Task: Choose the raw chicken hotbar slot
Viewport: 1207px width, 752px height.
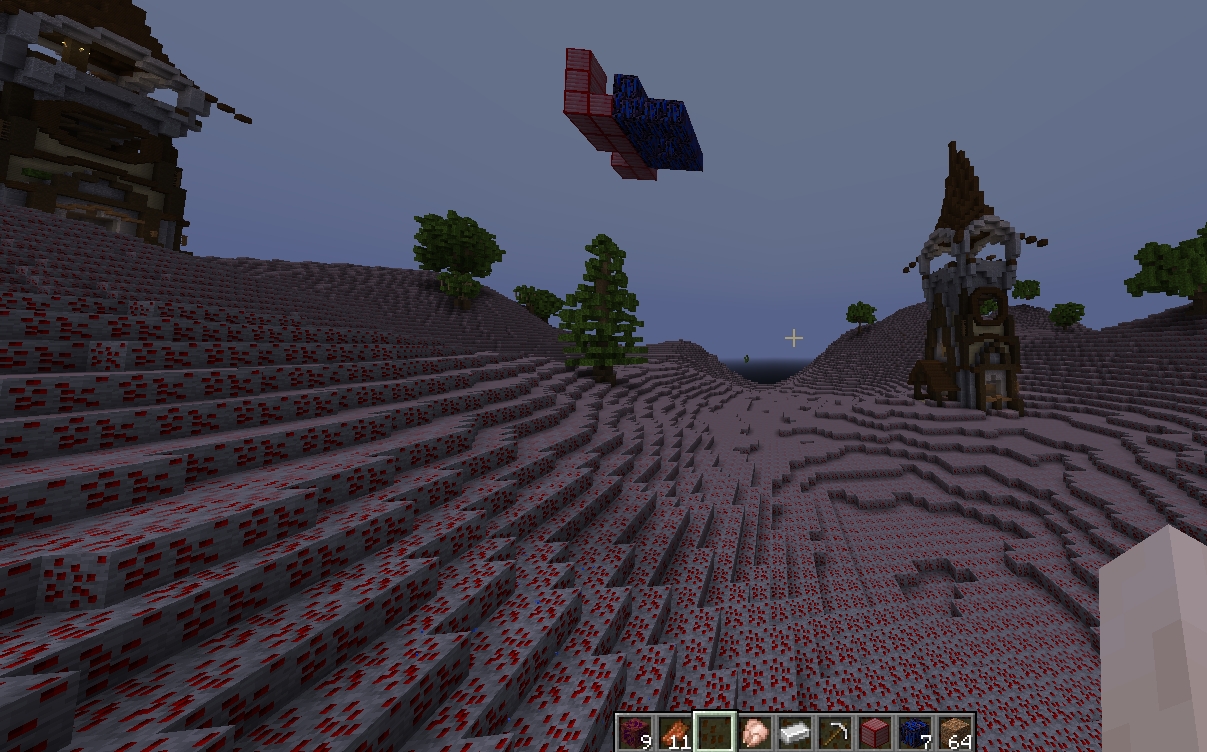Action: click(x=755, y=733)
